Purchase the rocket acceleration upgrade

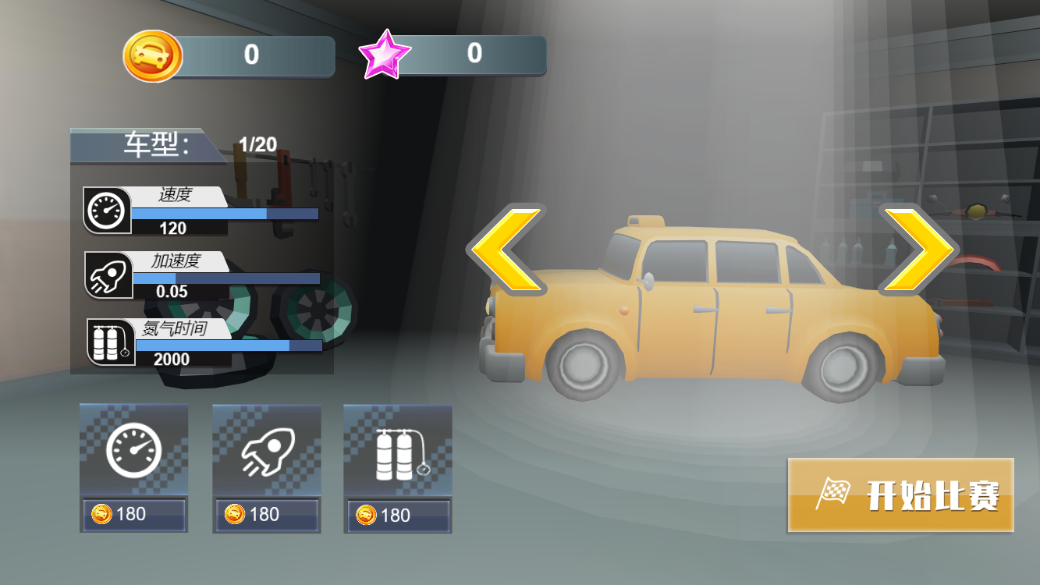(x=266, y=467)
